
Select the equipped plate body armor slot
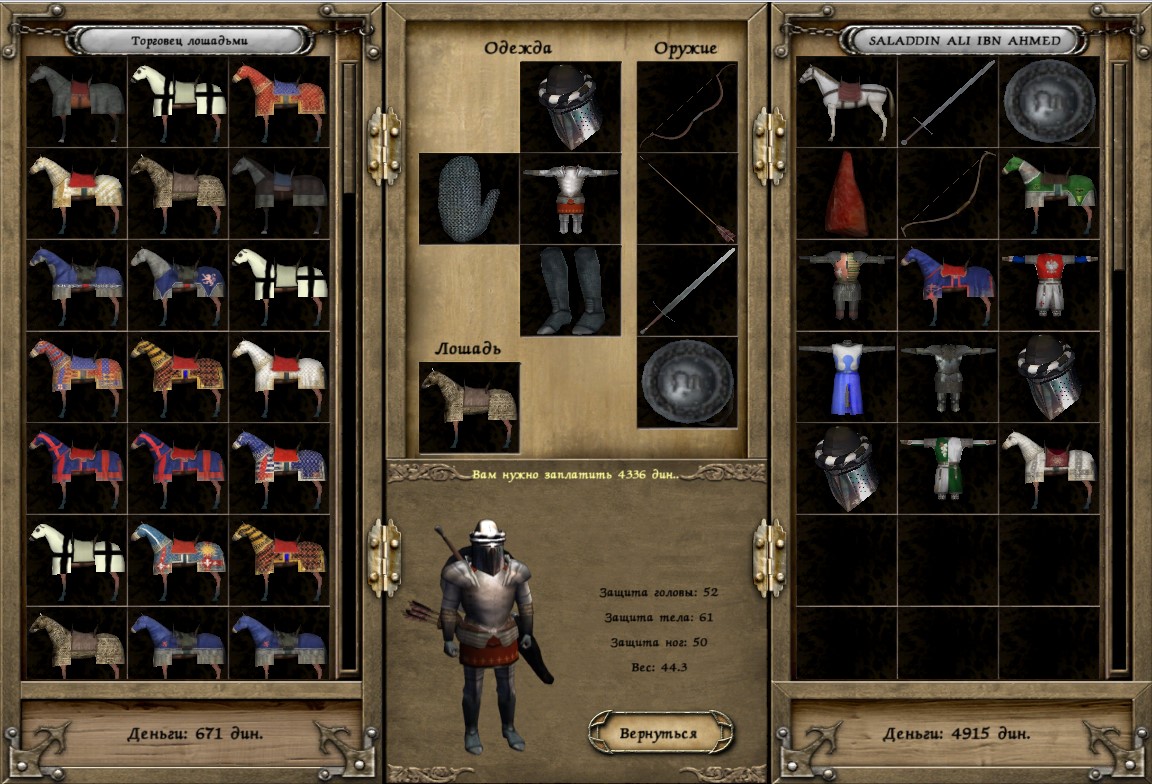[x=570, y=198]
